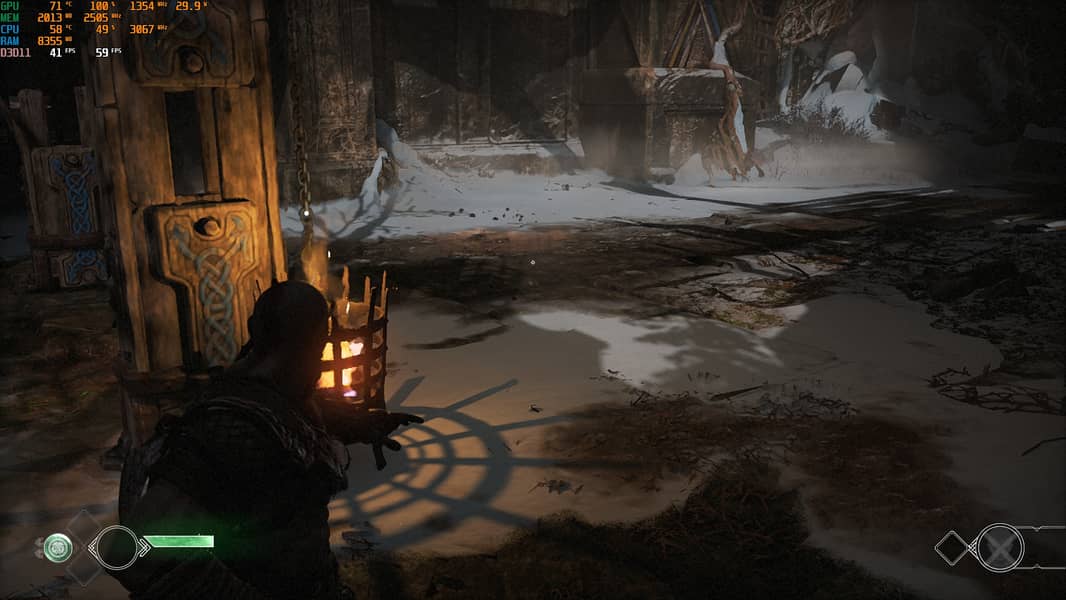This screenshot has width=1066, height=600.
Task: Select the crossed-out circular weapon slot
Action: (x=1000, y=547)
